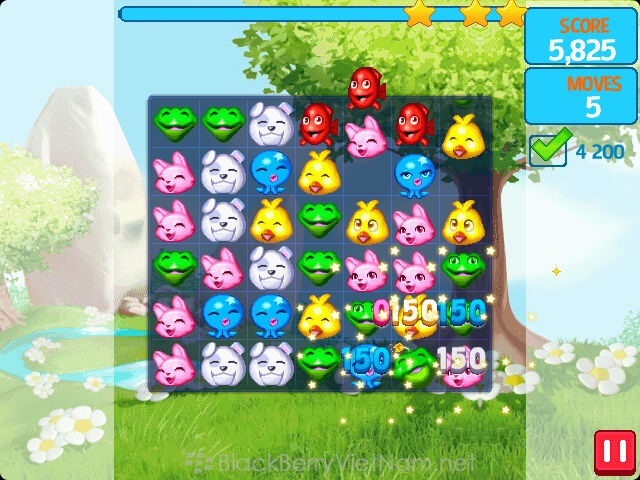Pause the game with the red button
Image resolution: width=640 pixels, height=480 pixels.
tap(610, 450)
